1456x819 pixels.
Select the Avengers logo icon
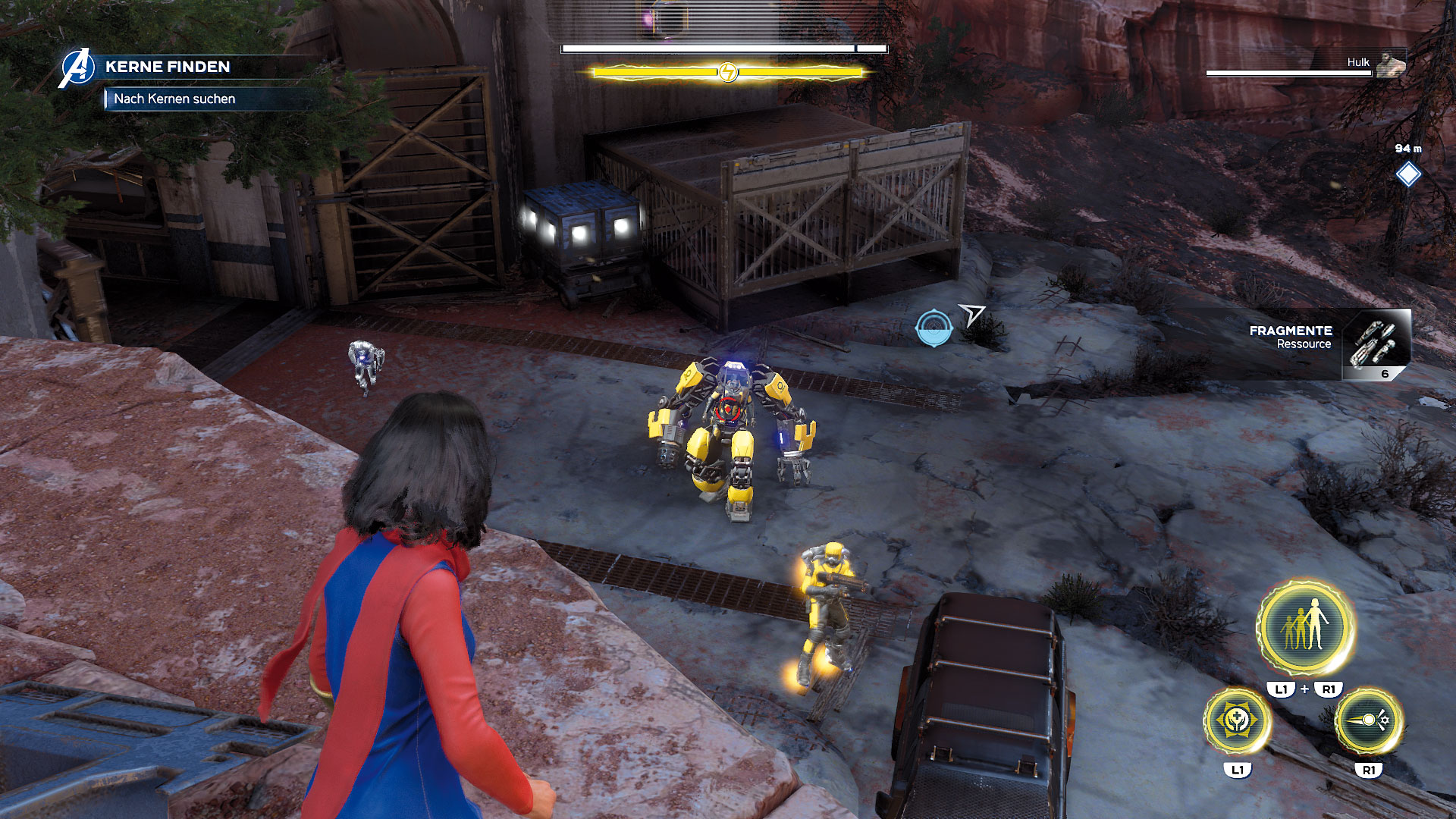[77, 68]
